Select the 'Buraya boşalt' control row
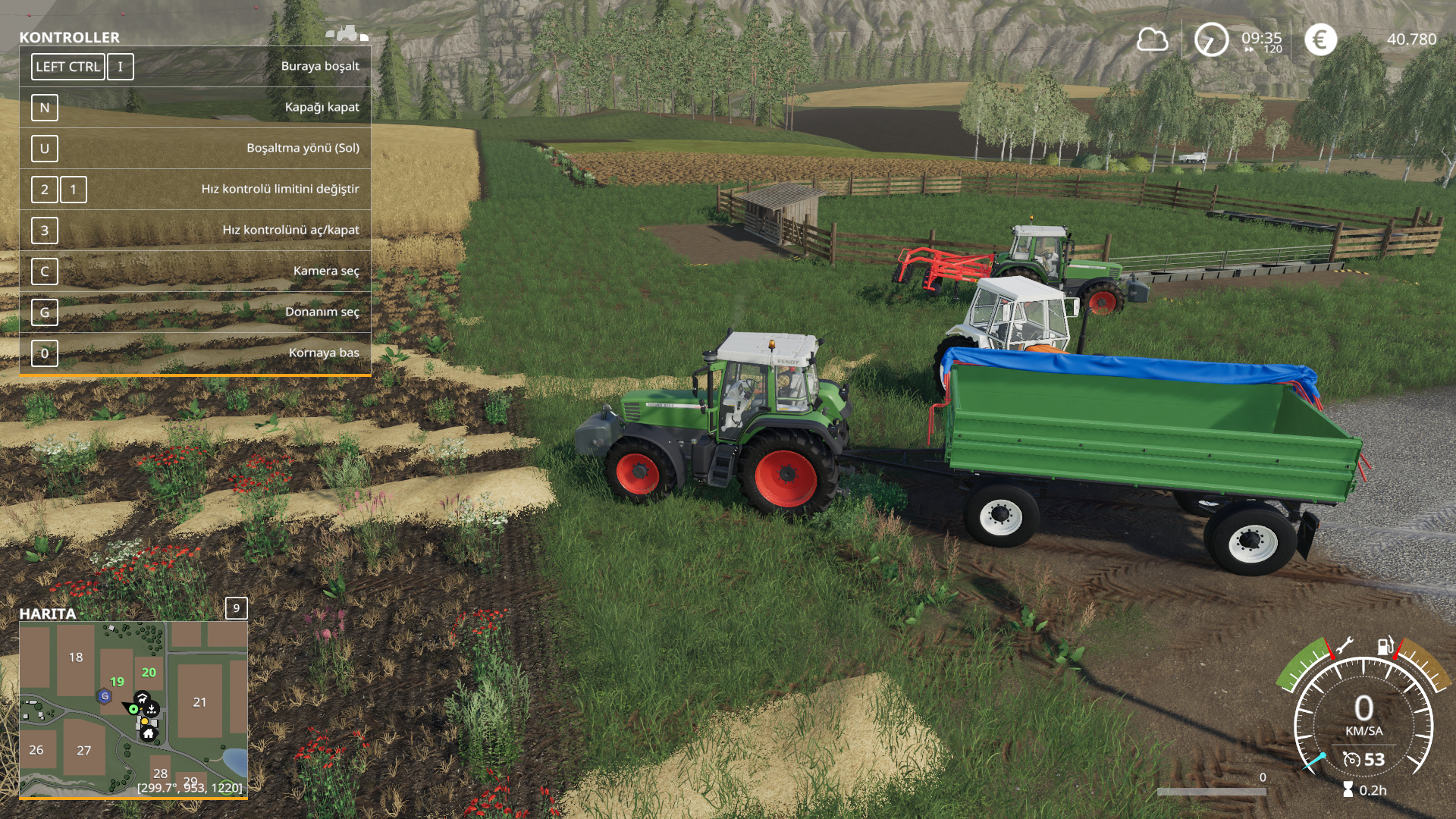 coord(195,67)
